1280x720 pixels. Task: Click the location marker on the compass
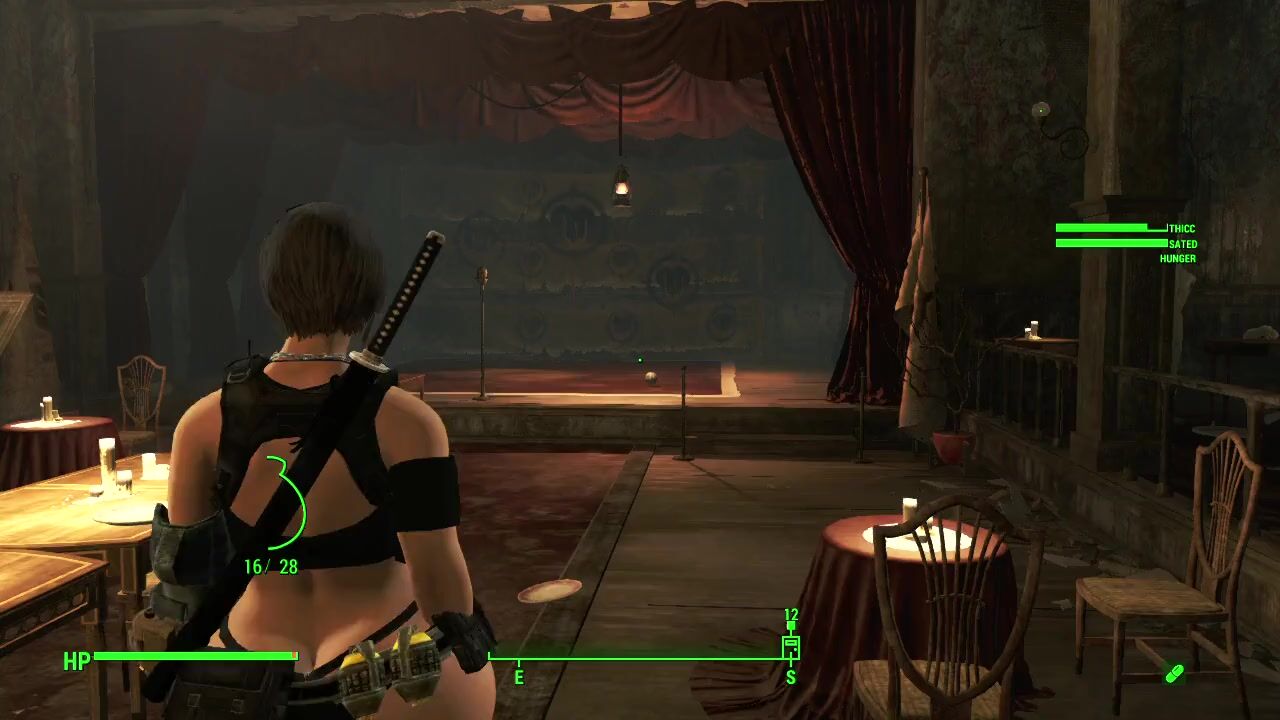790,645
